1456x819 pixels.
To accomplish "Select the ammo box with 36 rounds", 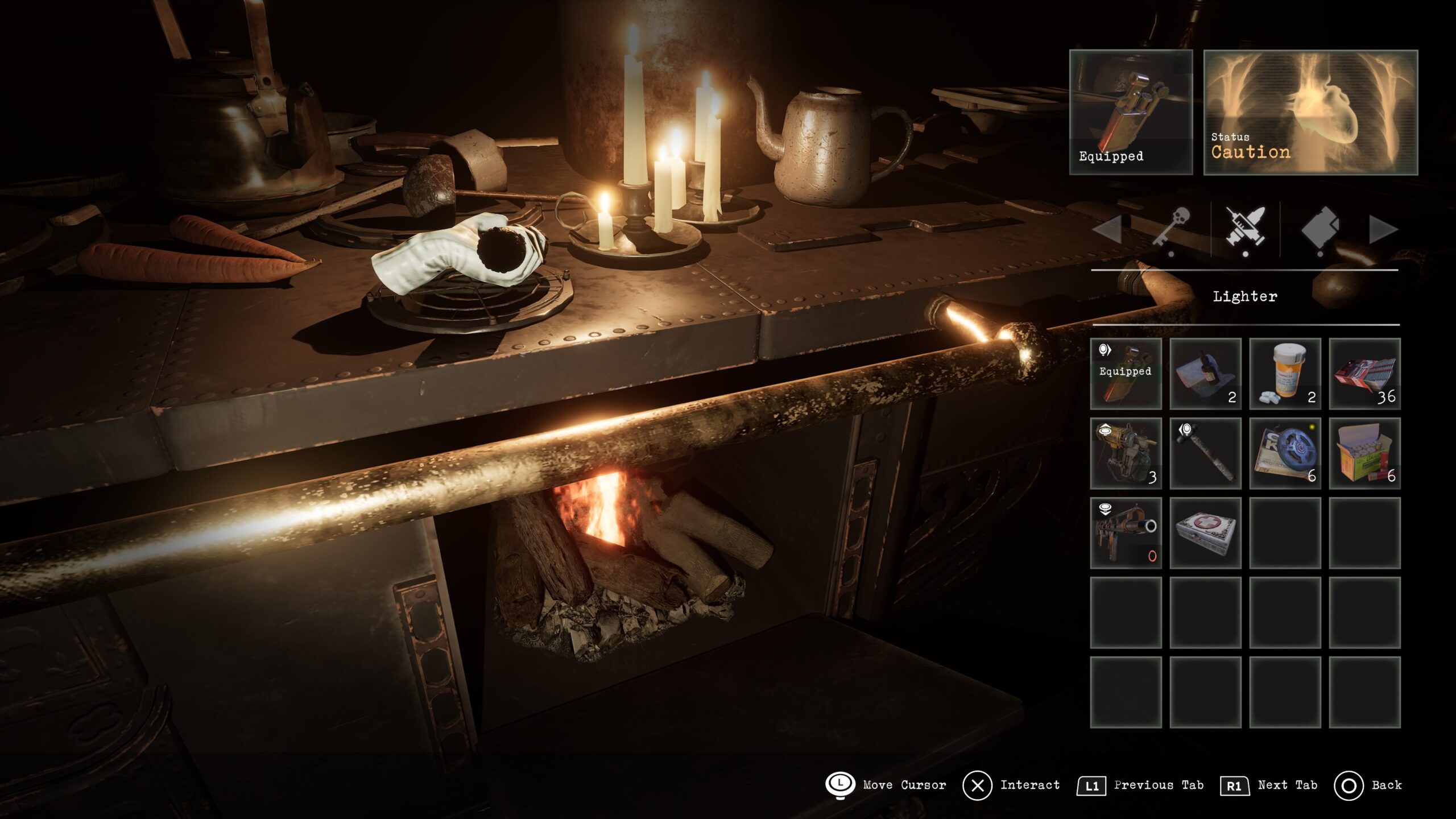I will coord(1364,374).
